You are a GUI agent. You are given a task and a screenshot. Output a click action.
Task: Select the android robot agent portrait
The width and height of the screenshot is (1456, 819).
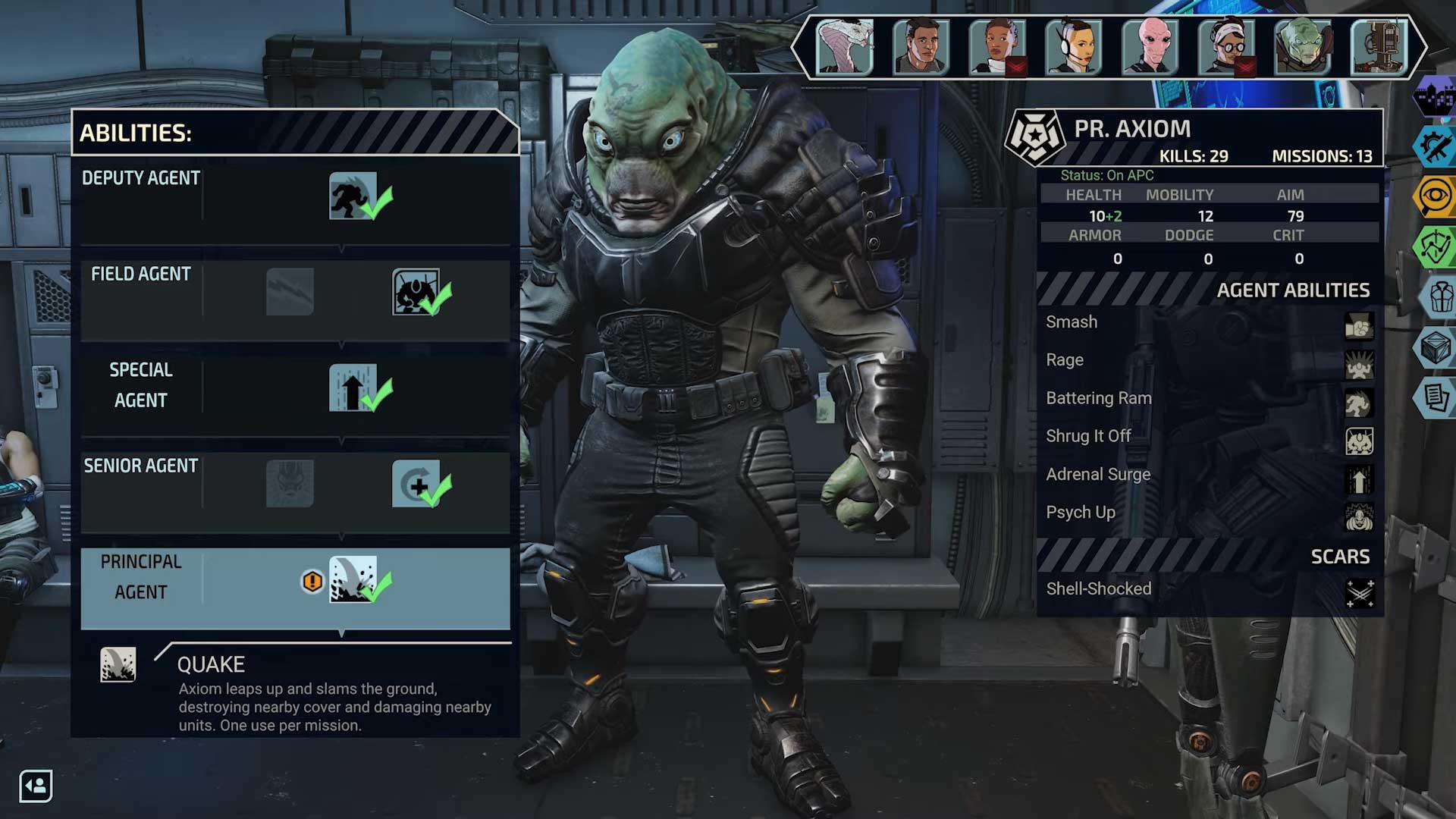click(x=1379, y=47)
